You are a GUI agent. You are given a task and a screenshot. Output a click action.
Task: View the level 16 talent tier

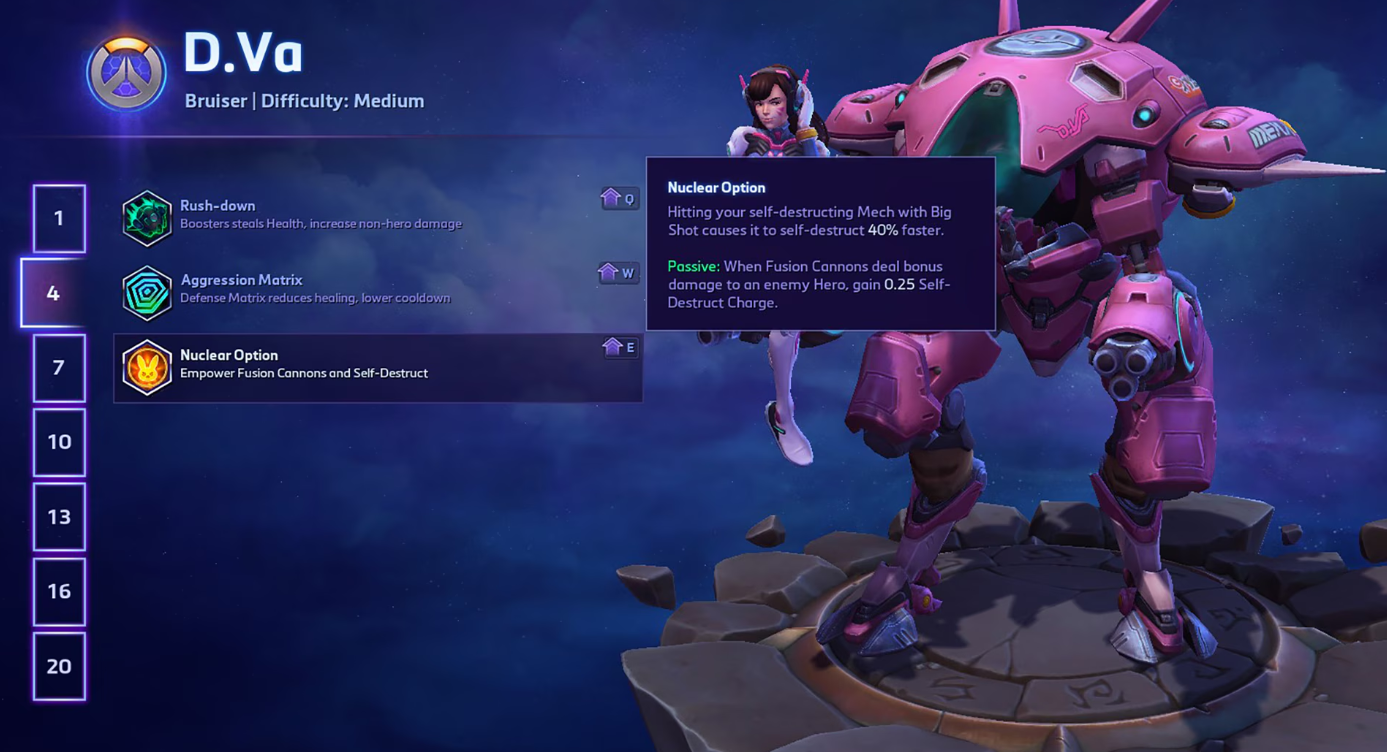[x=59, y=592]
